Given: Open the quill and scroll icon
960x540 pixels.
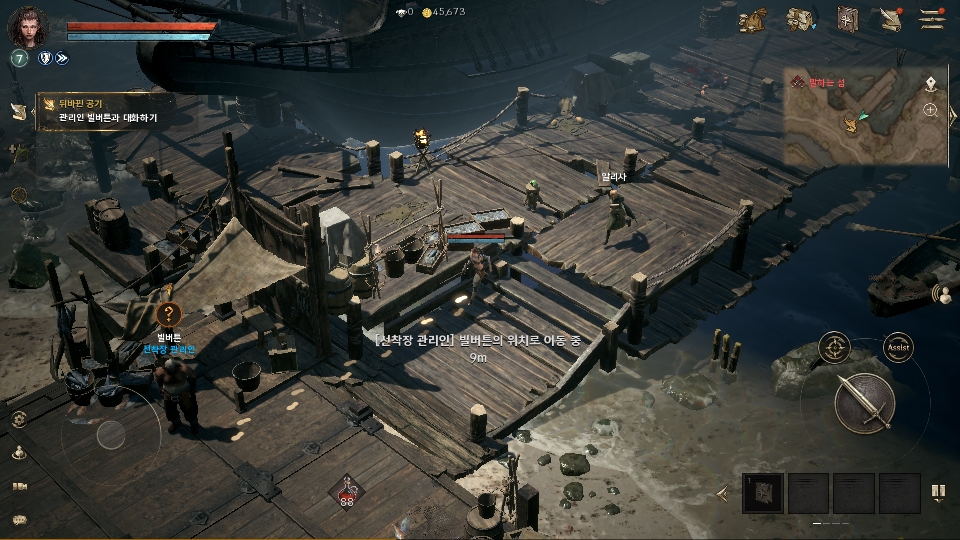Looking at the screenshot, I should pyautogui.click(x=890, y=19).
